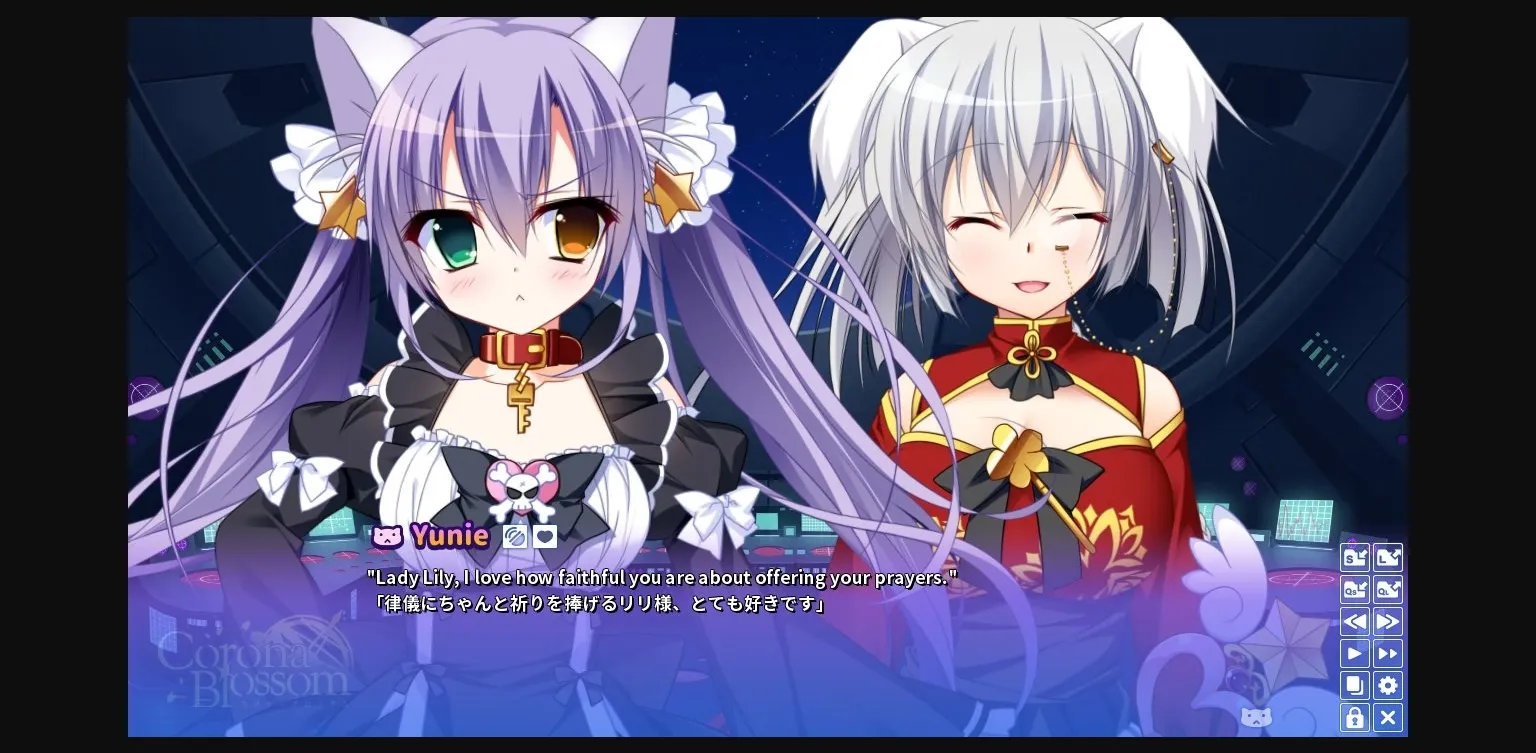This screenshot has width=1536, height=753.
Task: Rewind to the previous line with the back arrows
Action: 1355,622
